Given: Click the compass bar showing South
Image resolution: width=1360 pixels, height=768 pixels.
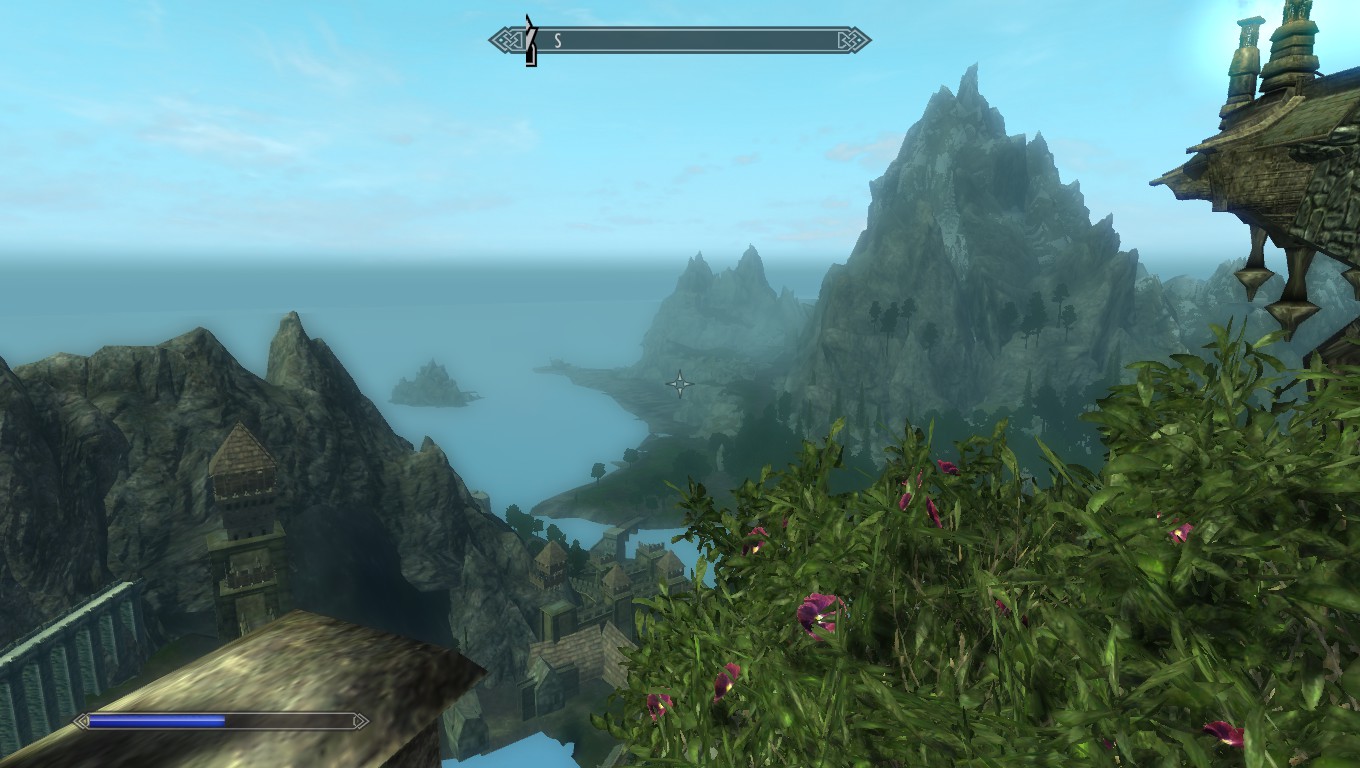Looking at the screenshot, I should (x=680, y=41).
